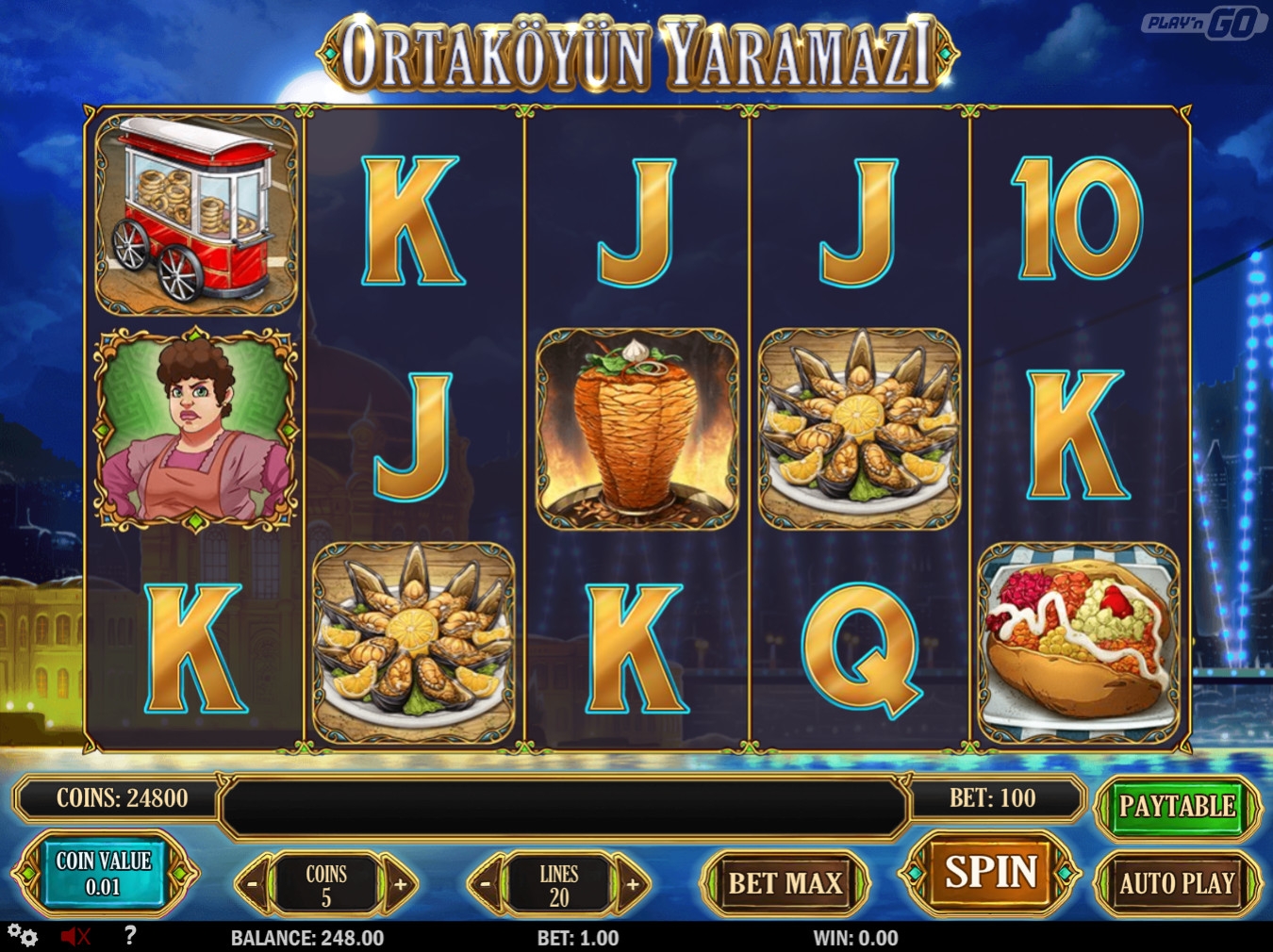The width and height of the screenshot is (1273, 952).
Task: Open help with the question mark
Action: (130, 935)
